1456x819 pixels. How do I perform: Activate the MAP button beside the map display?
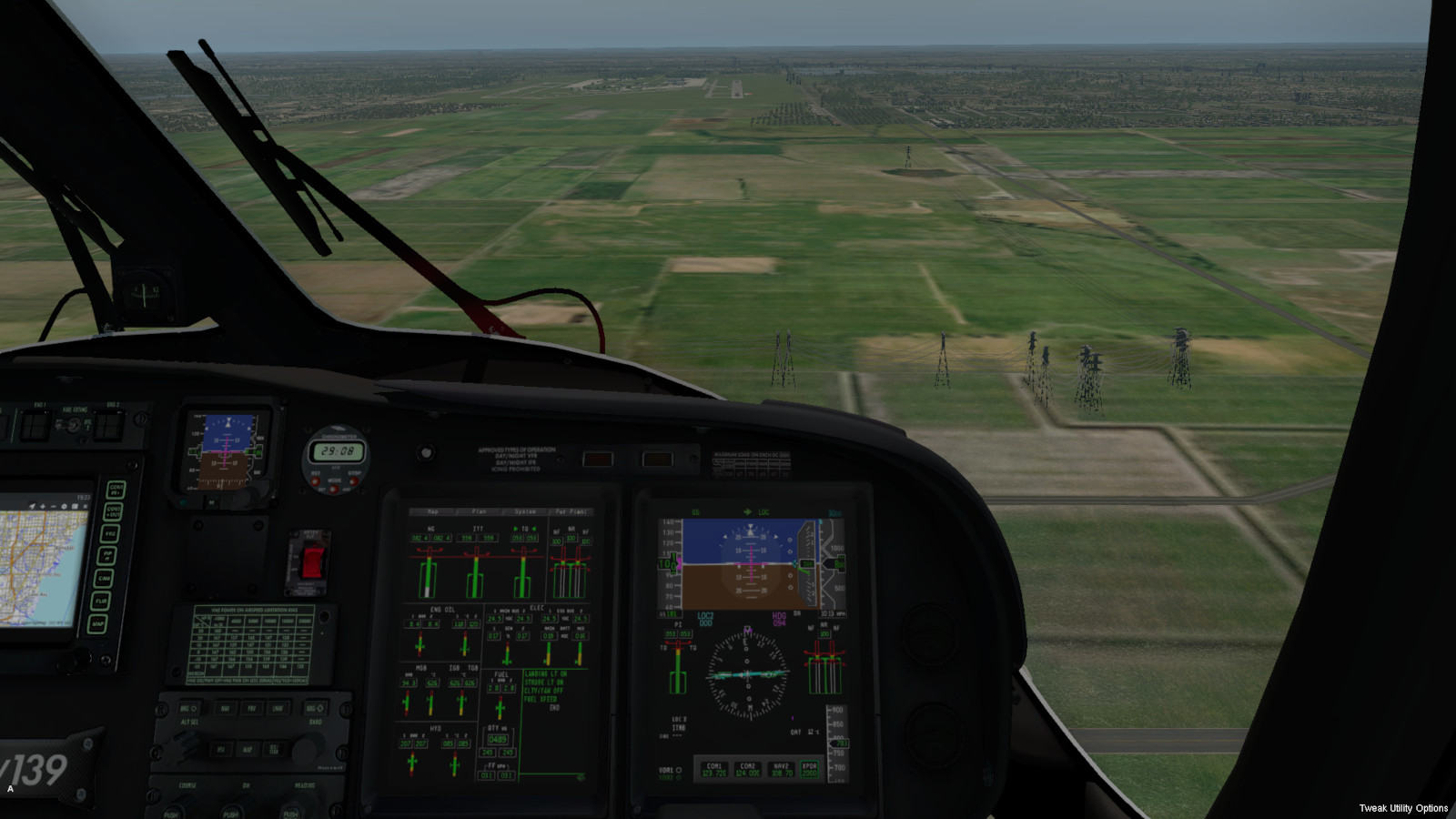pyautogui.click(x=96, y=624)
